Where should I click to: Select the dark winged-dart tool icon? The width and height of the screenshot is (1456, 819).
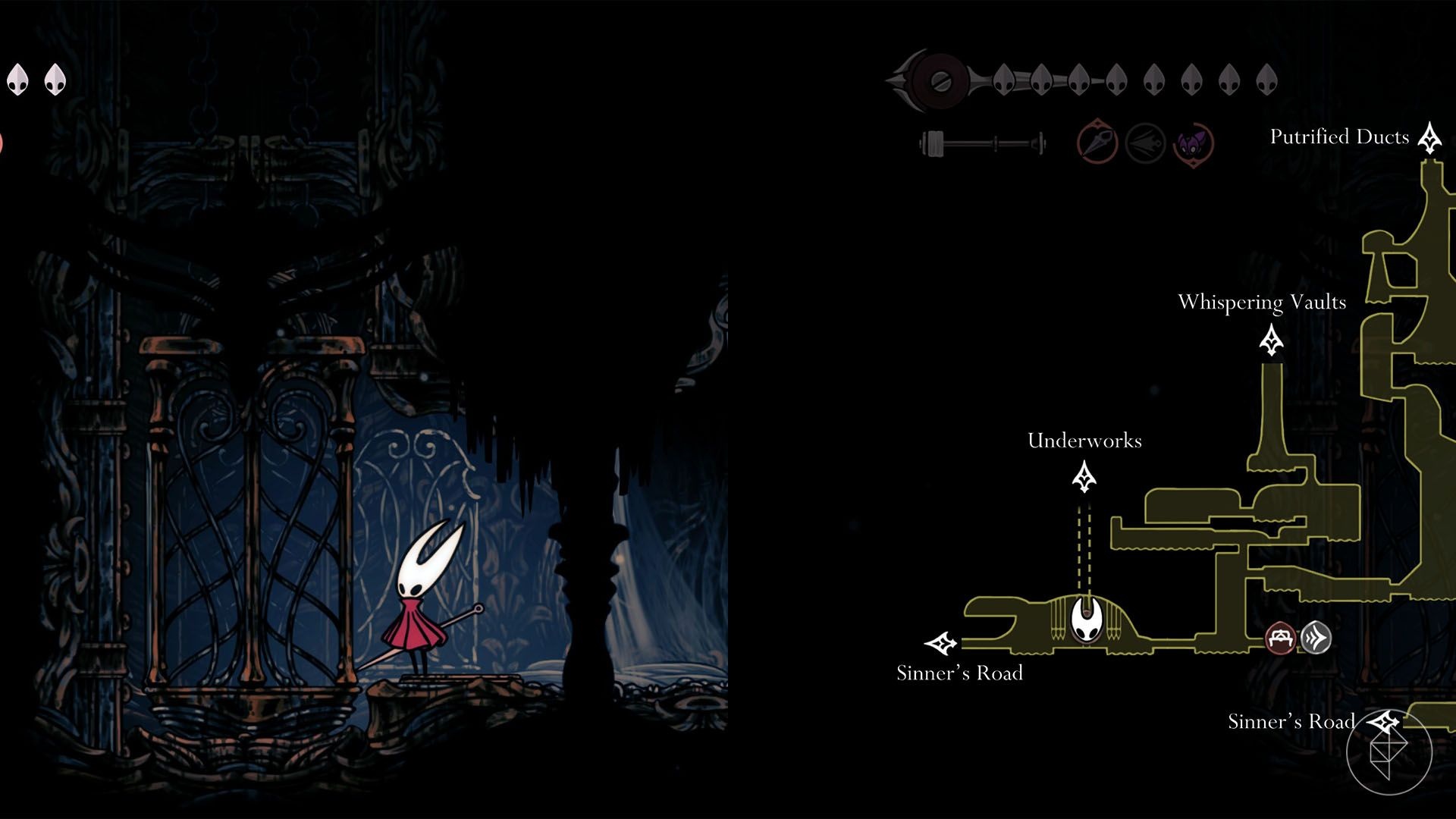[x=1145, y=143]
